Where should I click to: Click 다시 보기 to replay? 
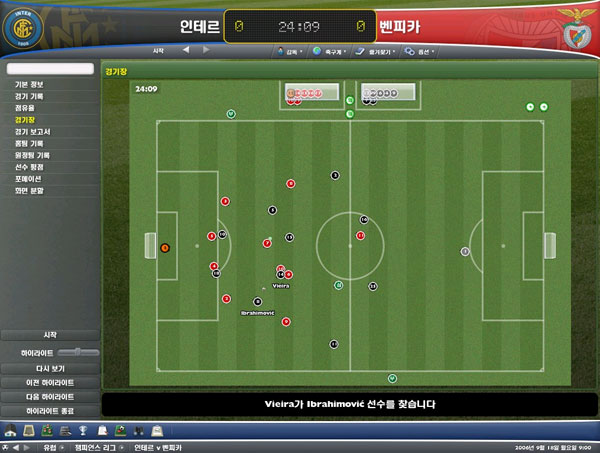pyautogui.click(x=50, y=368)
